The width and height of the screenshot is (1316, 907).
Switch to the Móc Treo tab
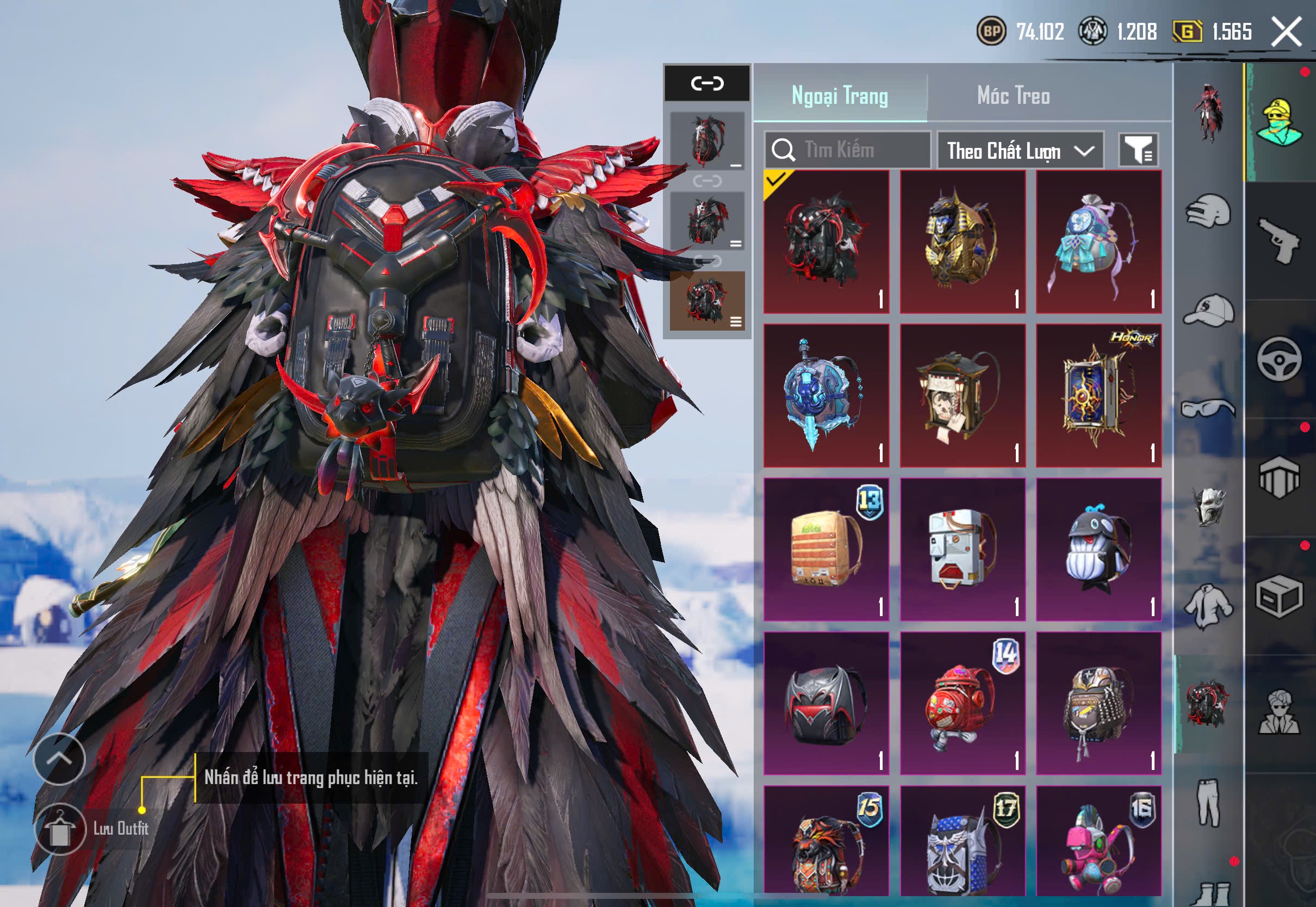pyautogui.click(x=1013, y=96)
